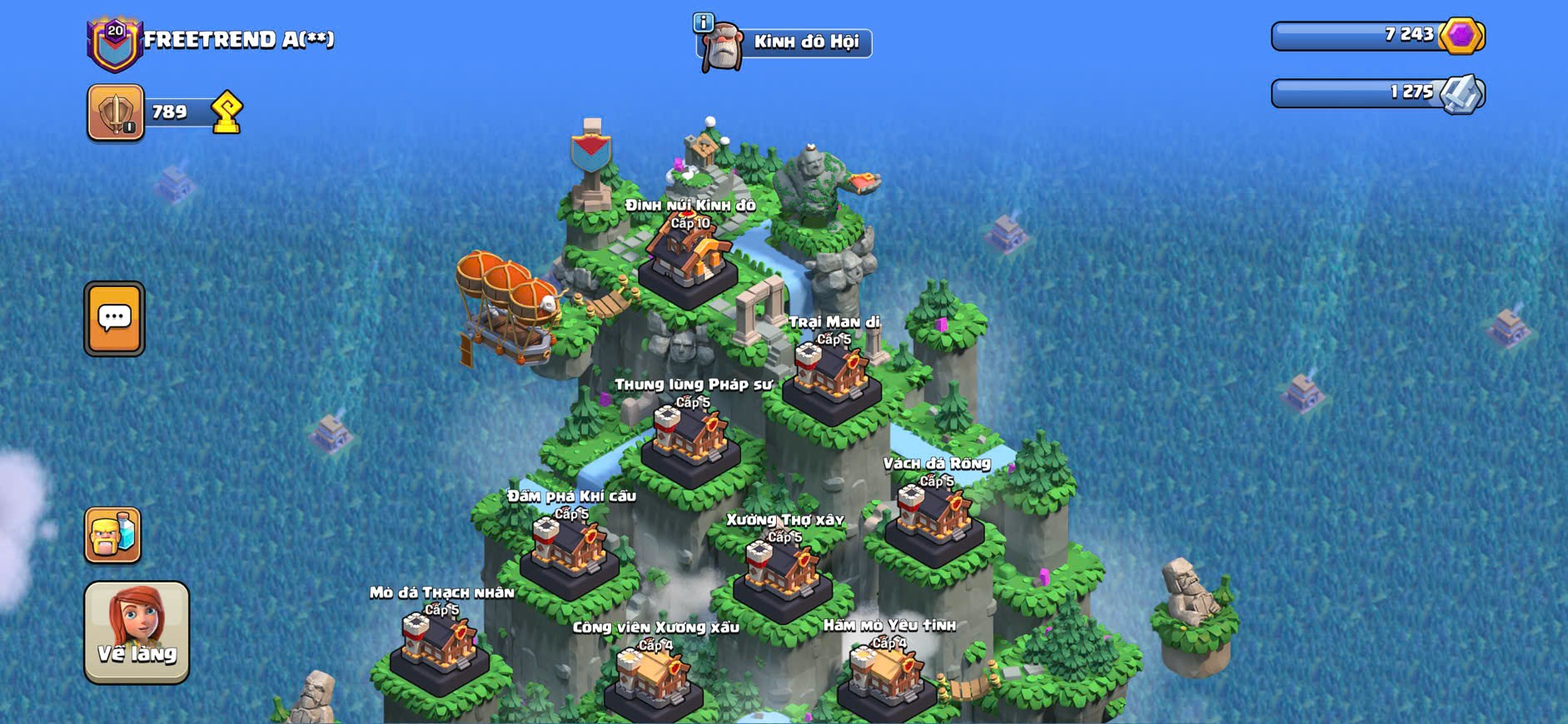Open the Xưởng Thợ xây district
This screenshot has height=724, width=1568.
782,576
